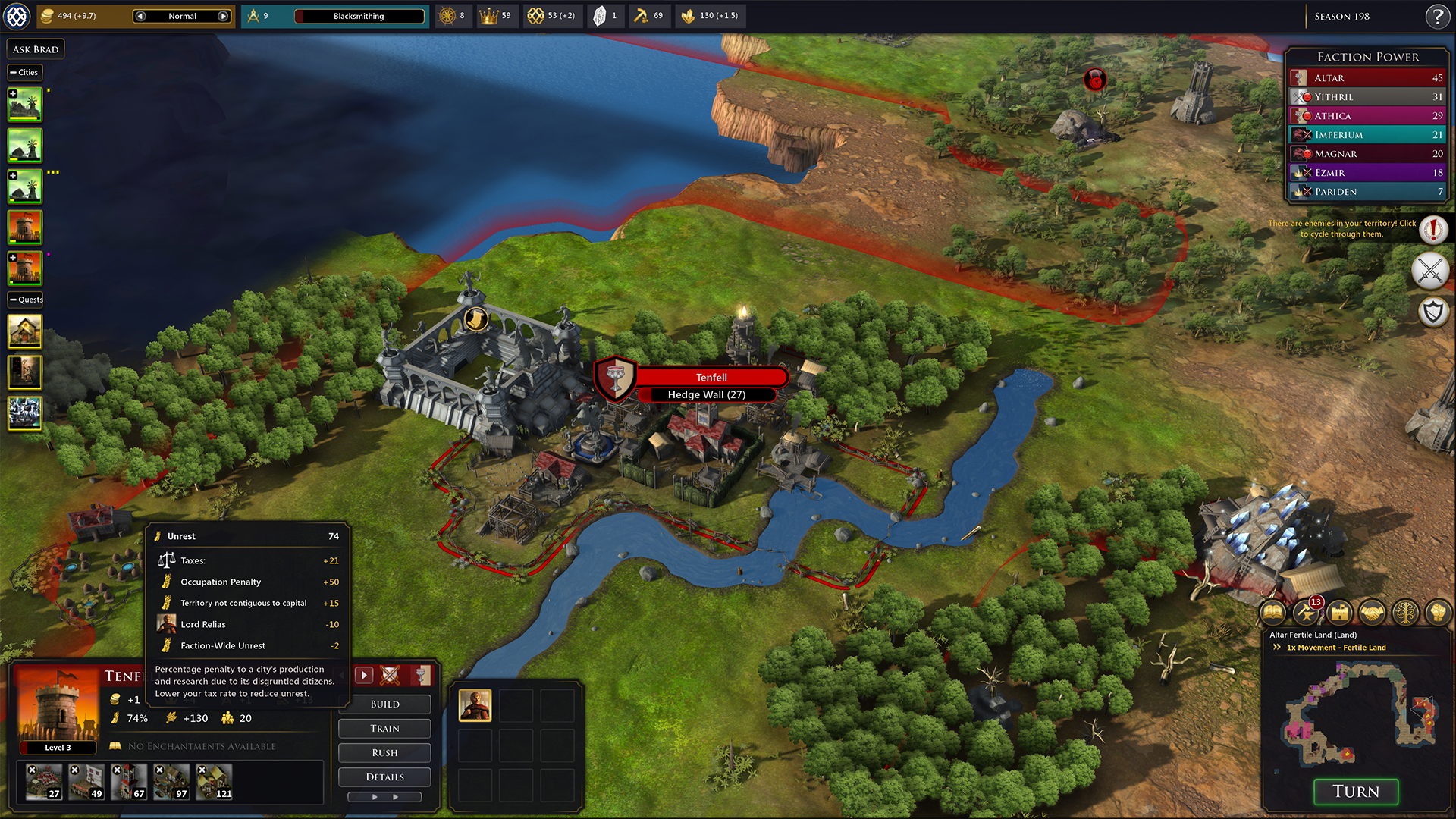Show city Details

coord(384,777)
